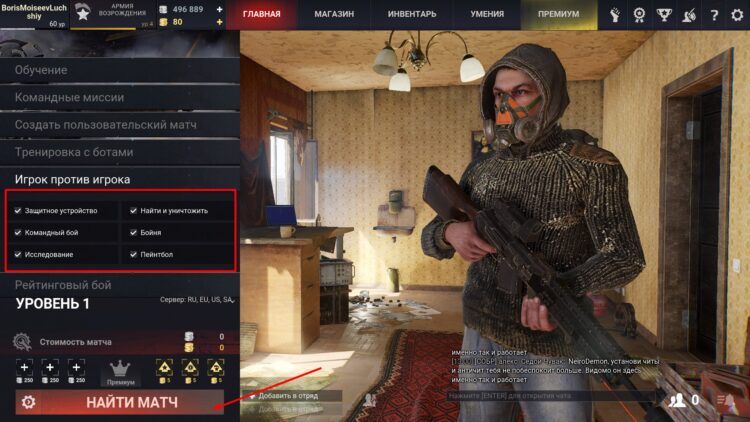Click the Найти матч button

point(131,402)
